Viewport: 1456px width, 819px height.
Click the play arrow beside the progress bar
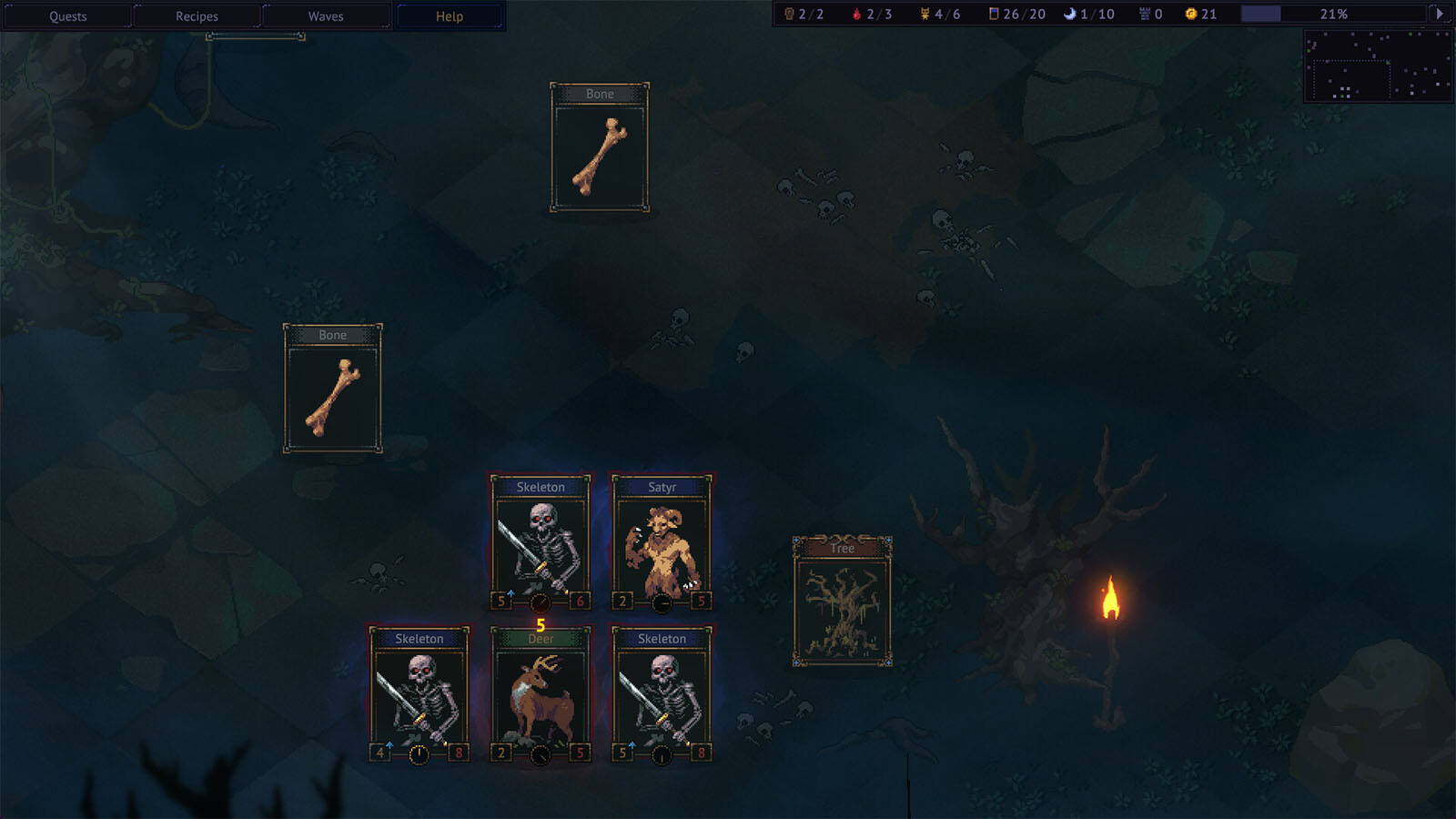(x=1439, y=14)
